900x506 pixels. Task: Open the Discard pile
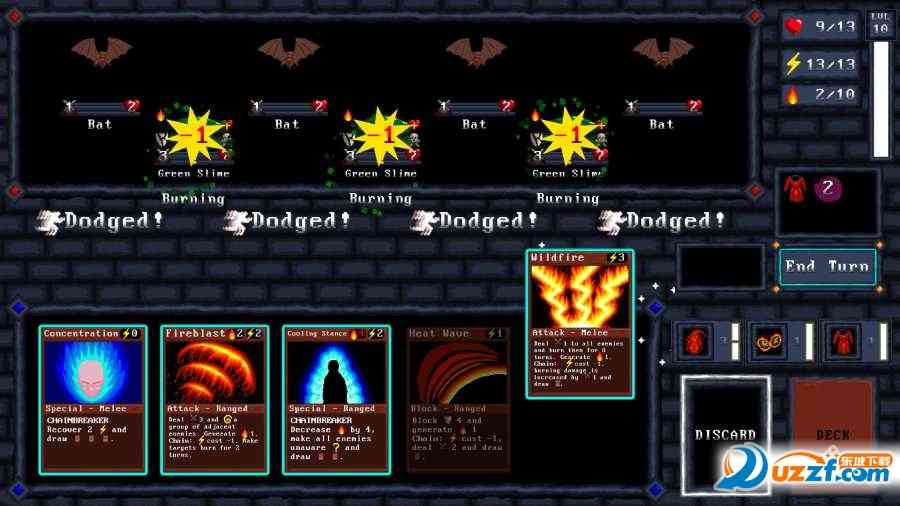click(x=725, y=434)
